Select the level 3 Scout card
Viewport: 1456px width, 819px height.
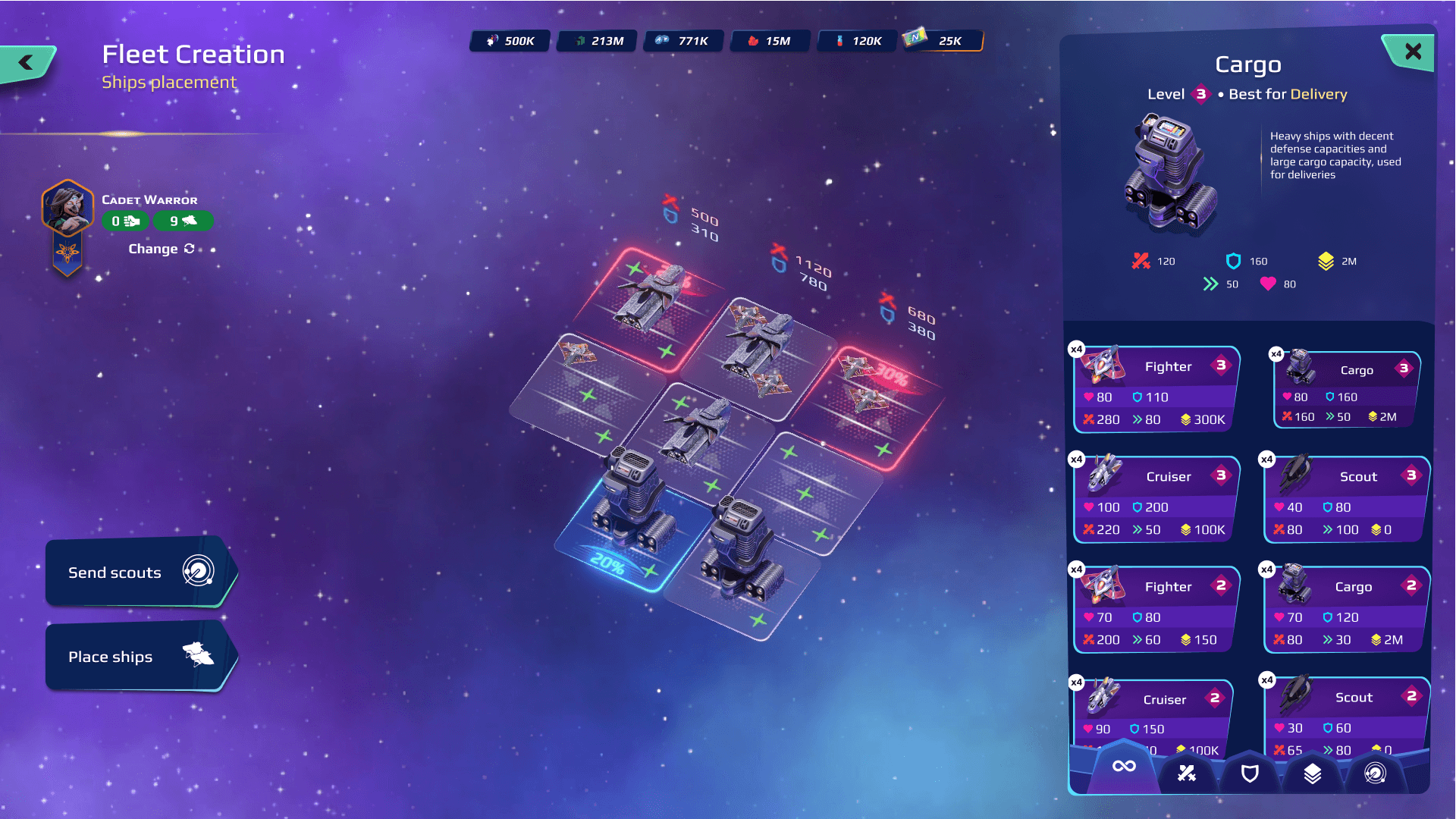(1347, 500)
